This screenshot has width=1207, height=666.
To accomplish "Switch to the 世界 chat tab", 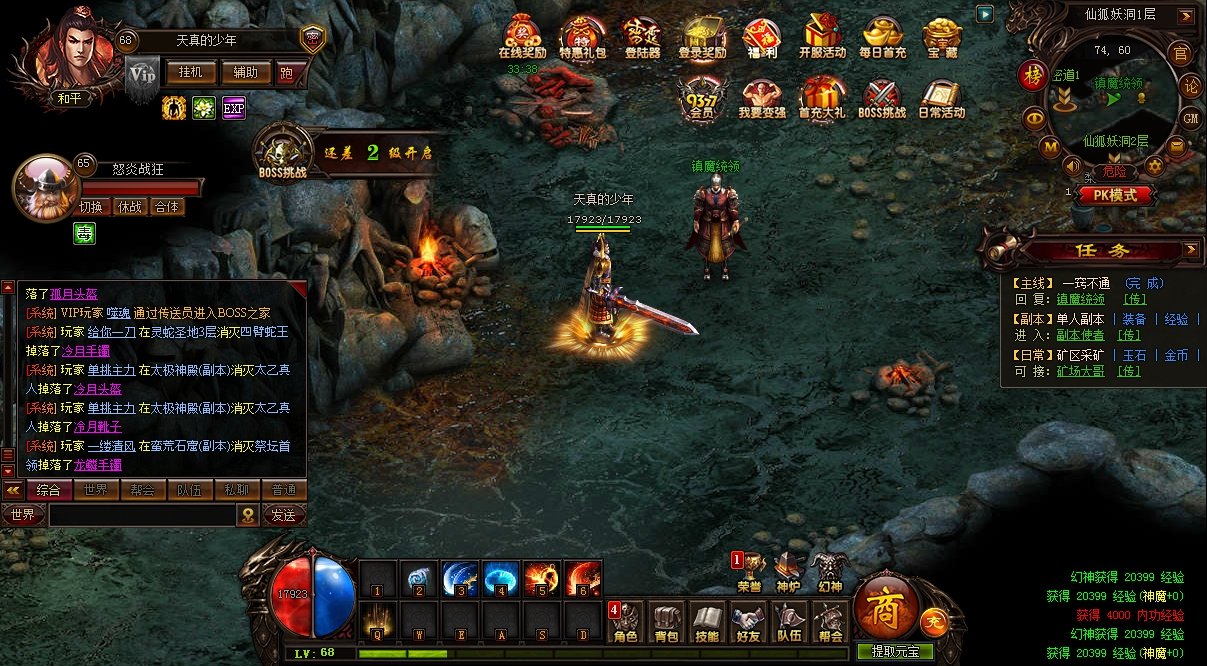I will click(x=96, y=490).
